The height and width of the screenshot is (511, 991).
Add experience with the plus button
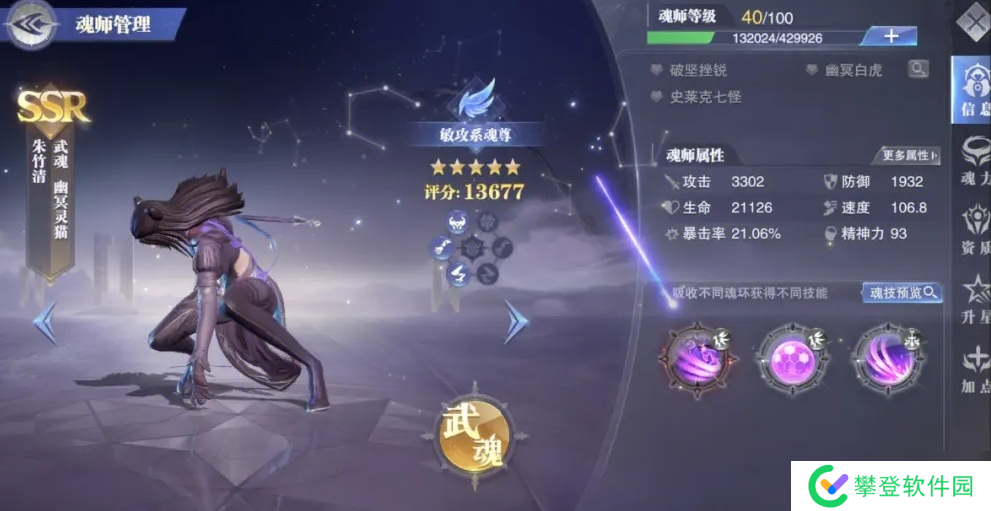[x=891, y=36]
